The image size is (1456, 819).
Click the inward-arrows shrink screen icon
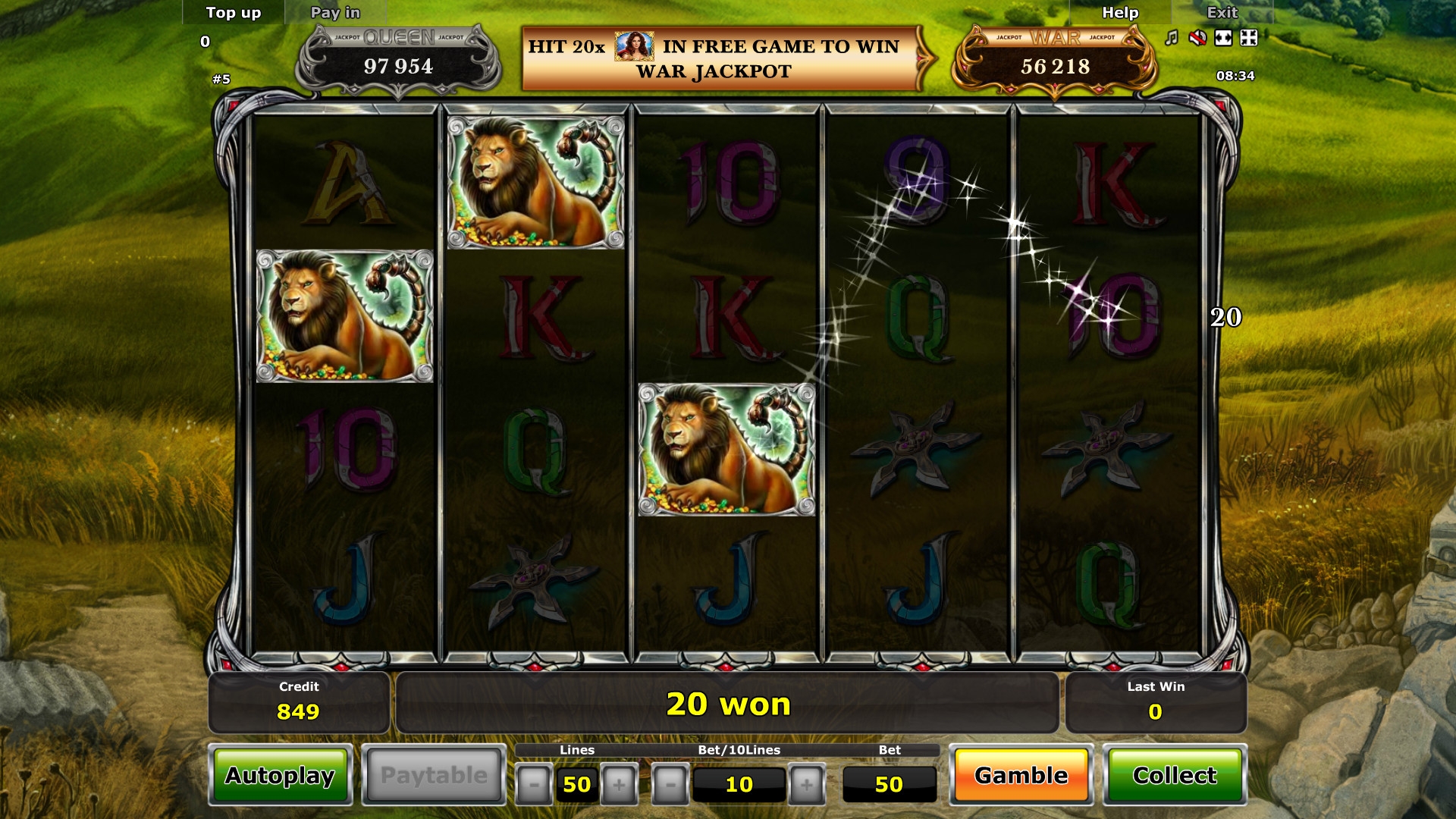(1249, 38)
